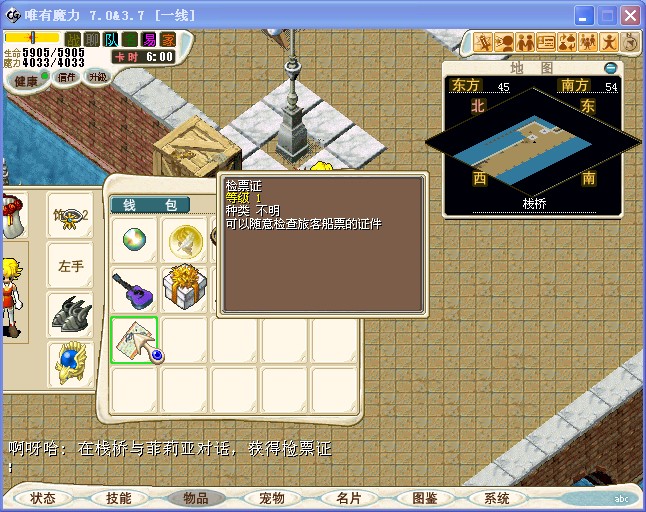
Task: Click the 钱包 wallet button
Action: point(150,205)
